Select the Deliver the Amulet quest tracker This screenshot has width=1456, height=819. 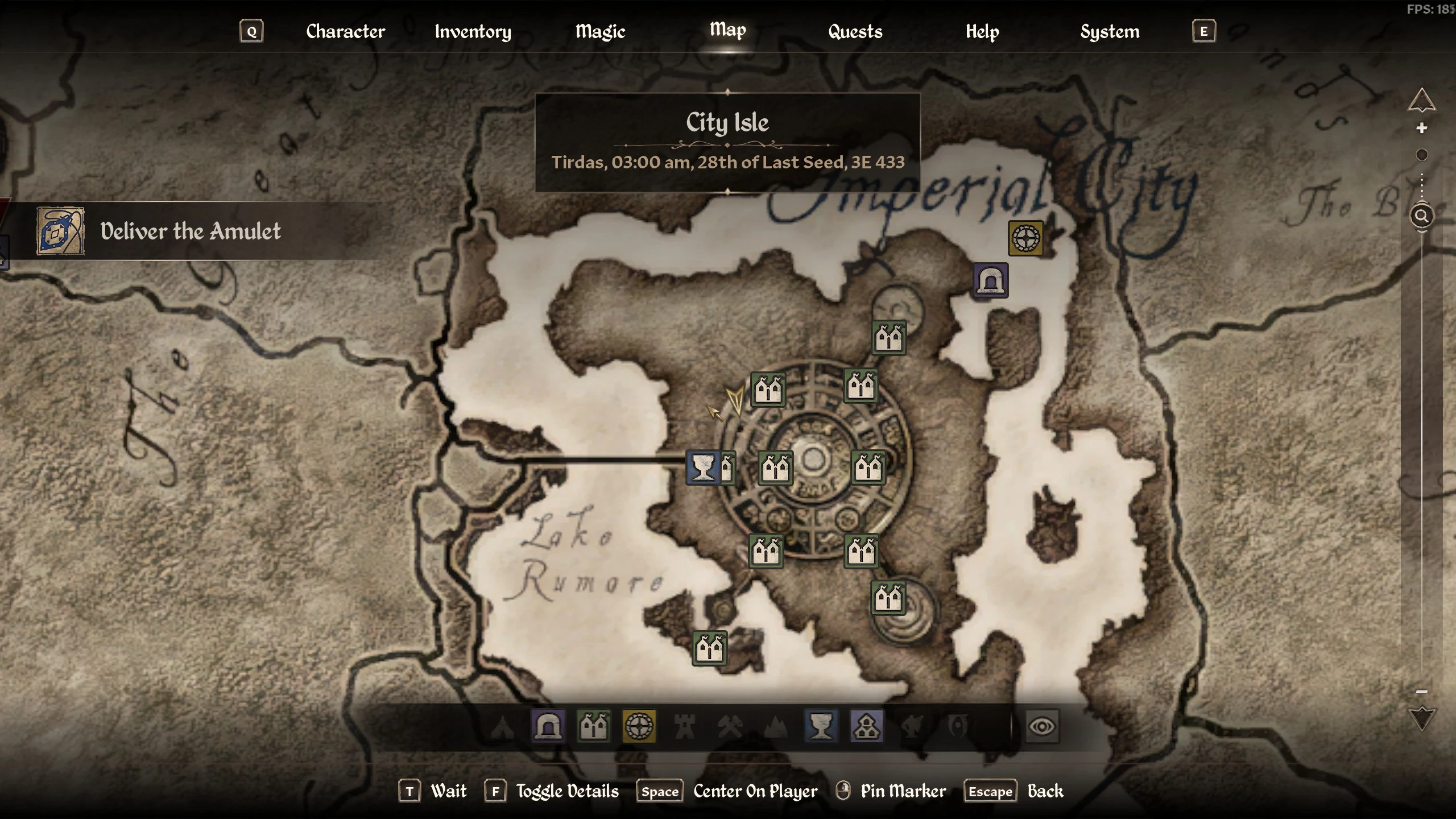pyautogui.click(x=191, y=231)
